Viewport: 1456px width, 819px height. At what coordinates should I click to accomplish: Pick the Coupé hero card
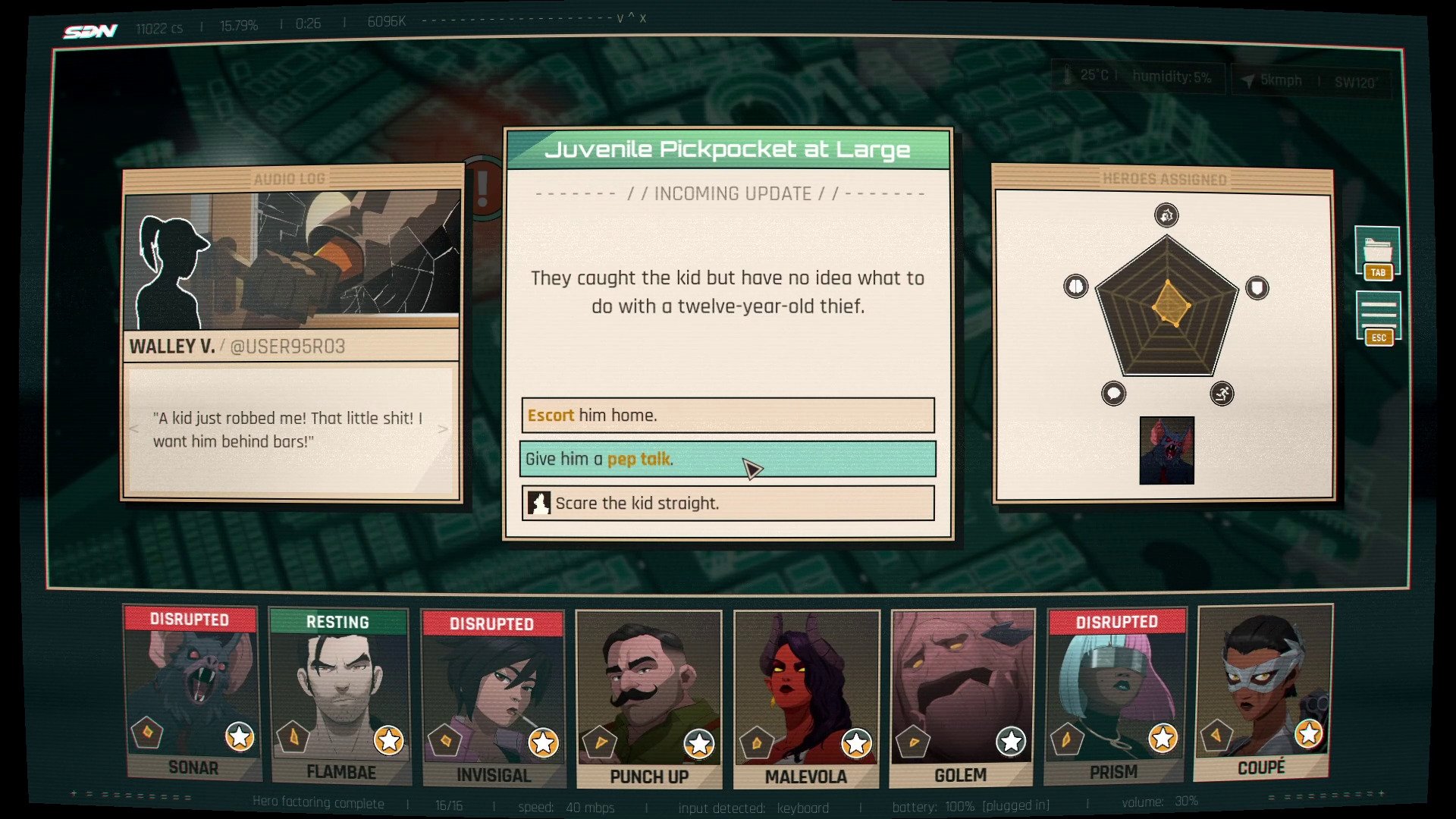[1263, 693]
